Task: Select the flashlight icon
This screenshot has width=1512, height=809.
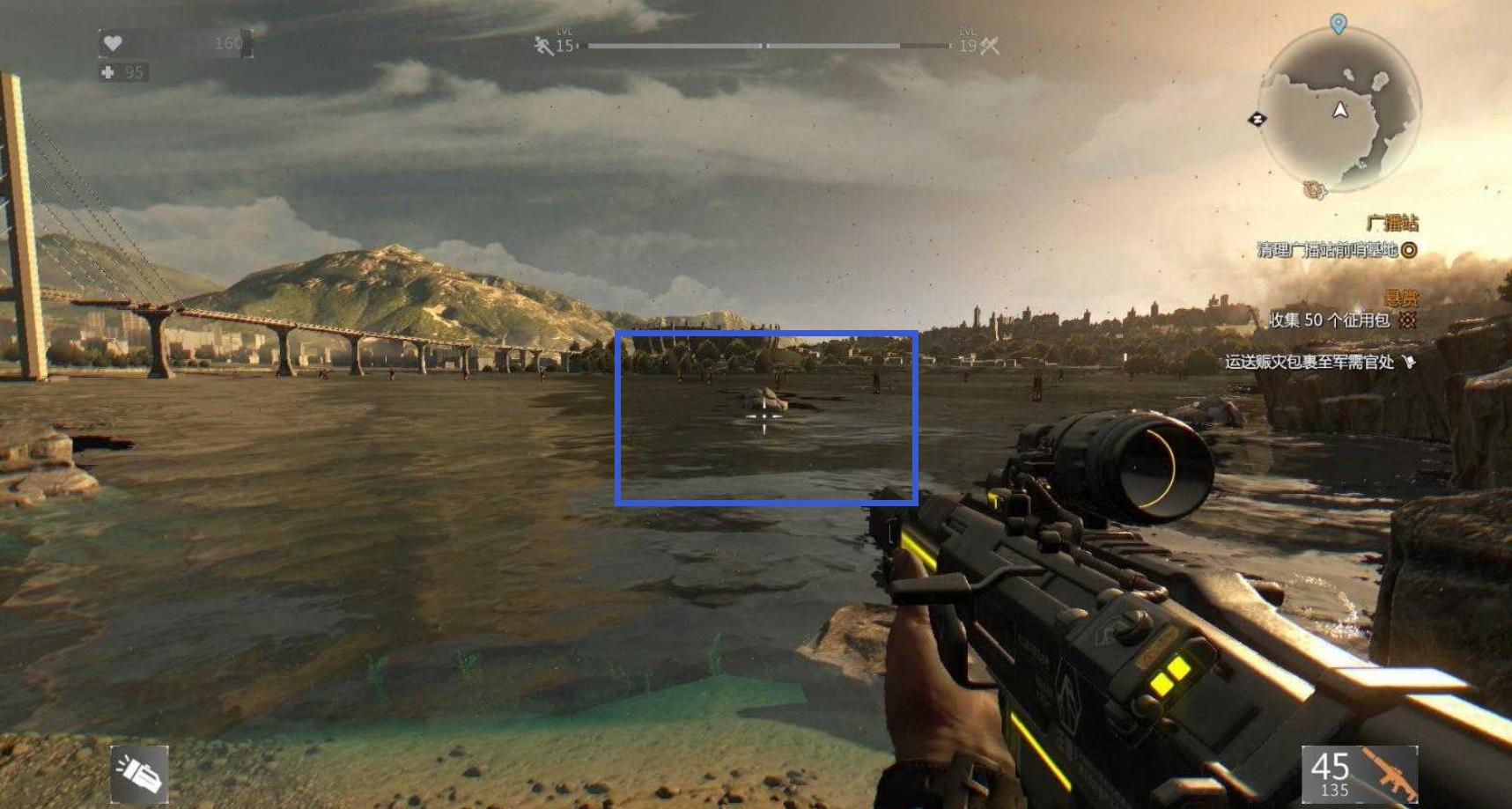Action: pyautogui.click(x=139, y=775)
